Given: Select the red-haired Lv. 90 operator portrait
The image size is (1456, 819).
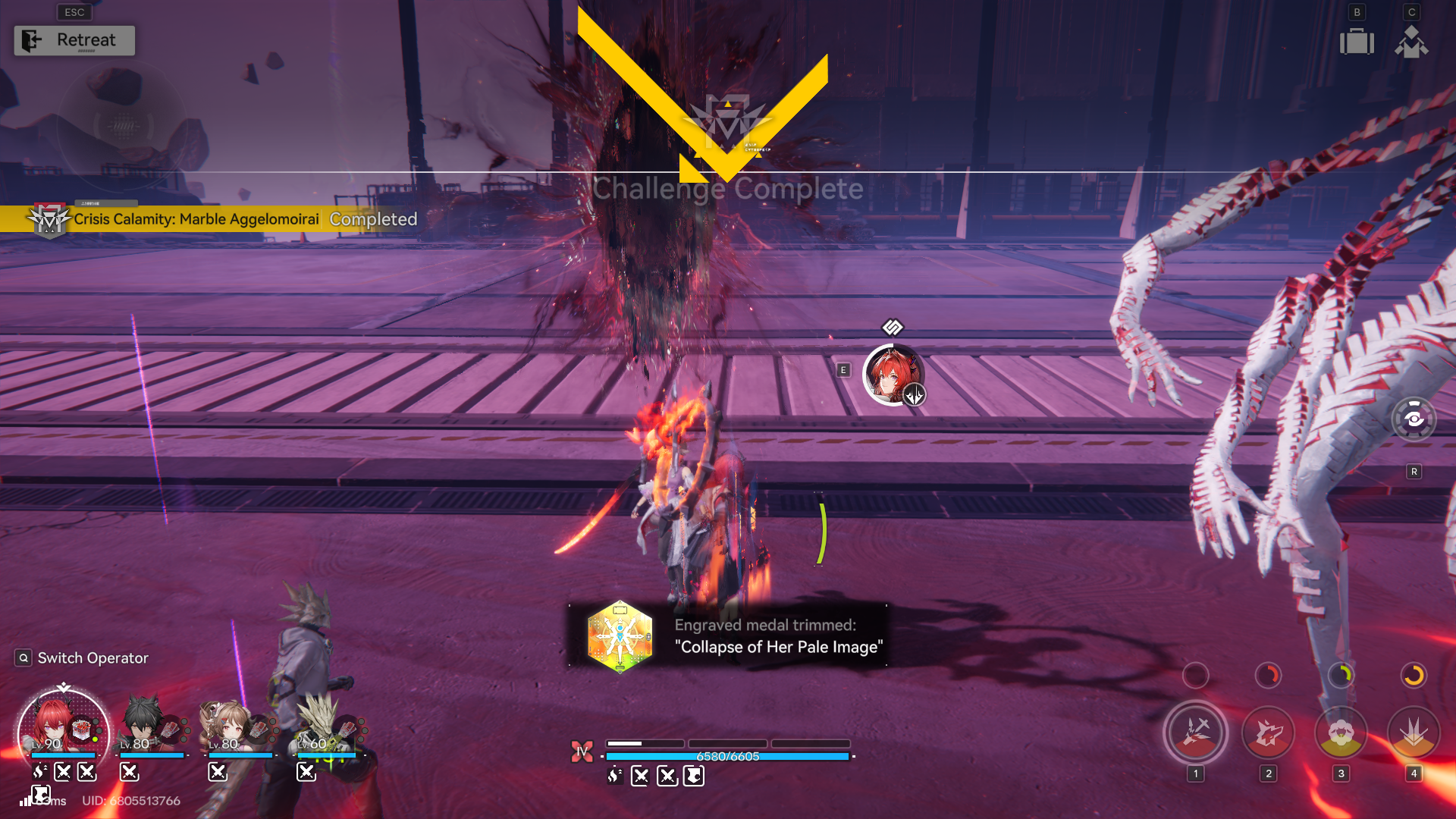Looking at the screenshot, I should pos(62,730).
